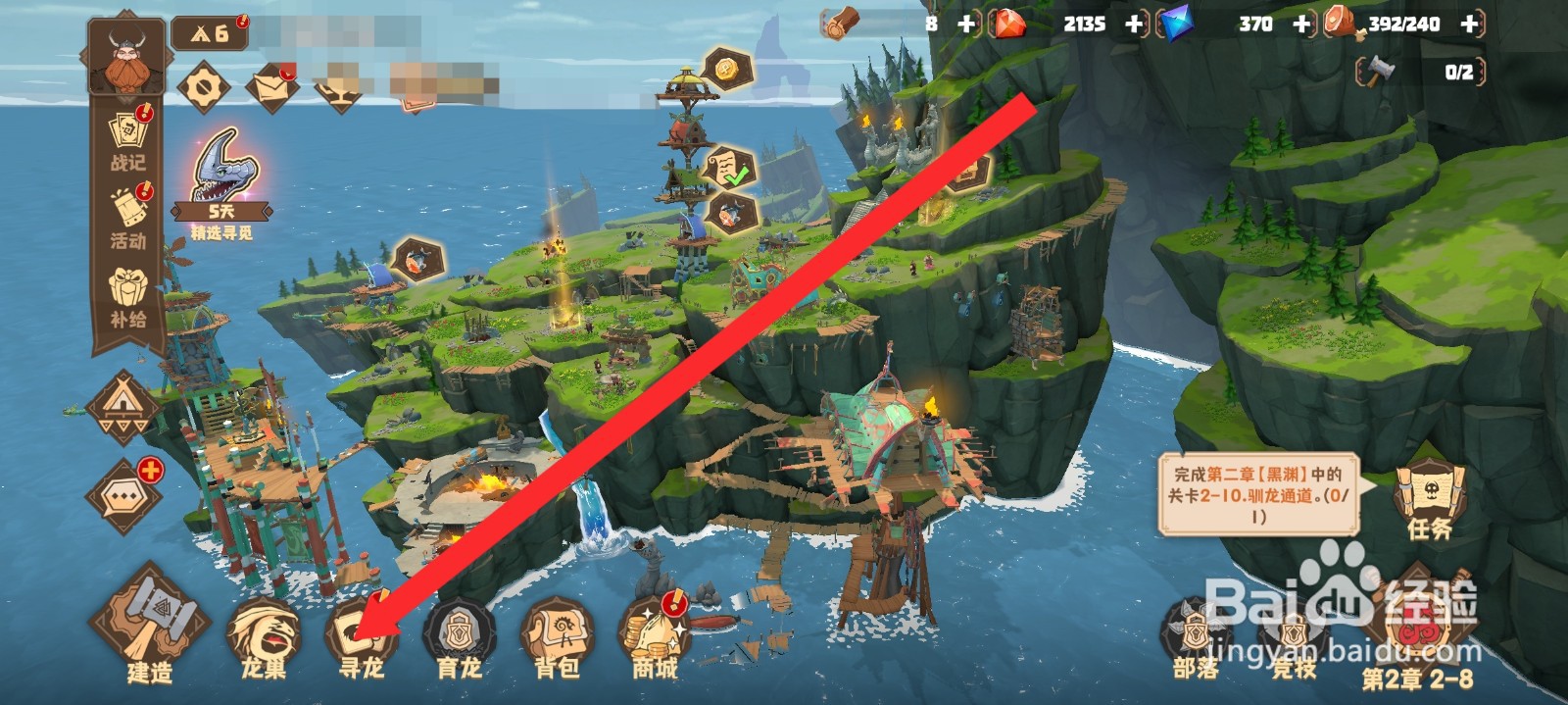Open the gear settings icon
This screenshot has height=705, width=1568.
(x=204, y=88)
